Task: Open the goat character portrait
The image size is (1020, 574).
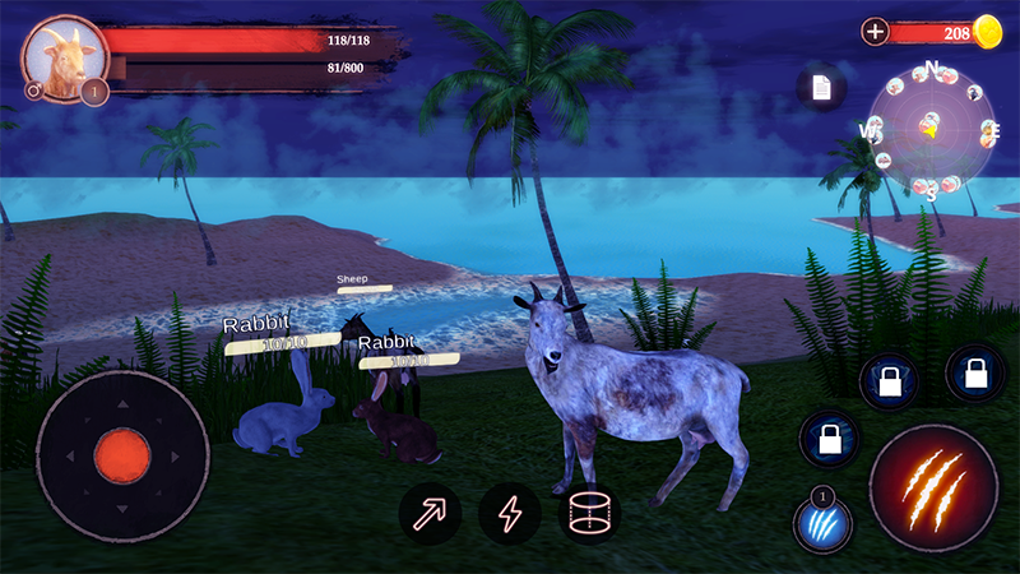Action: pos(65,58)
